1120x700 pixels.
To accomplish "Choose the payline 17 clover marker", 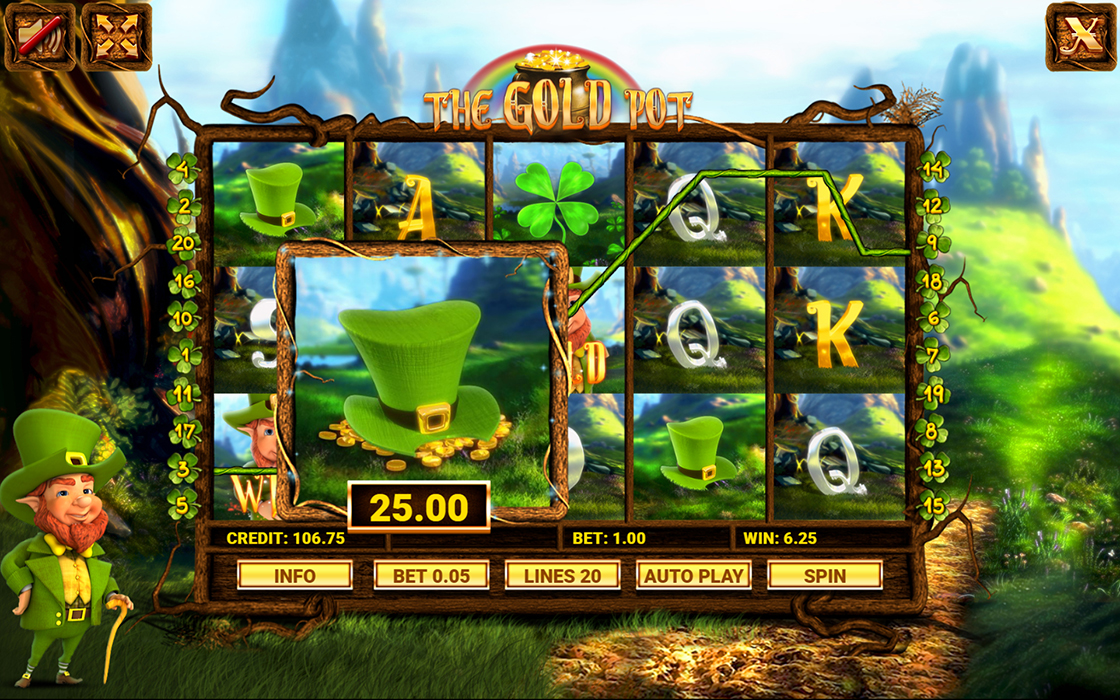I will (x=183, y=432).
